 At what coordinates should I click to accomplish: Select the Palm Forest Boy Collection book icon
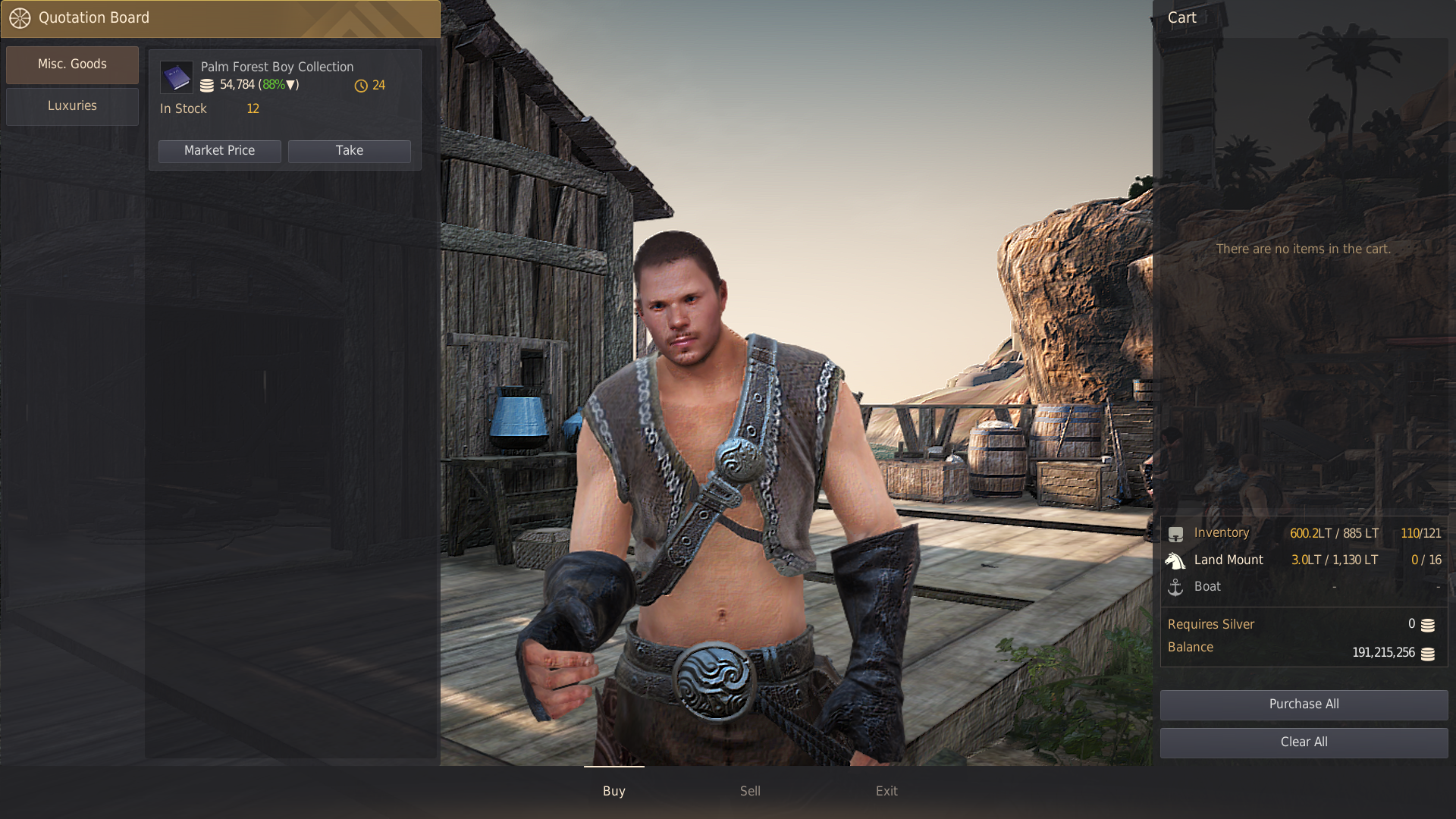coord(177,77)
